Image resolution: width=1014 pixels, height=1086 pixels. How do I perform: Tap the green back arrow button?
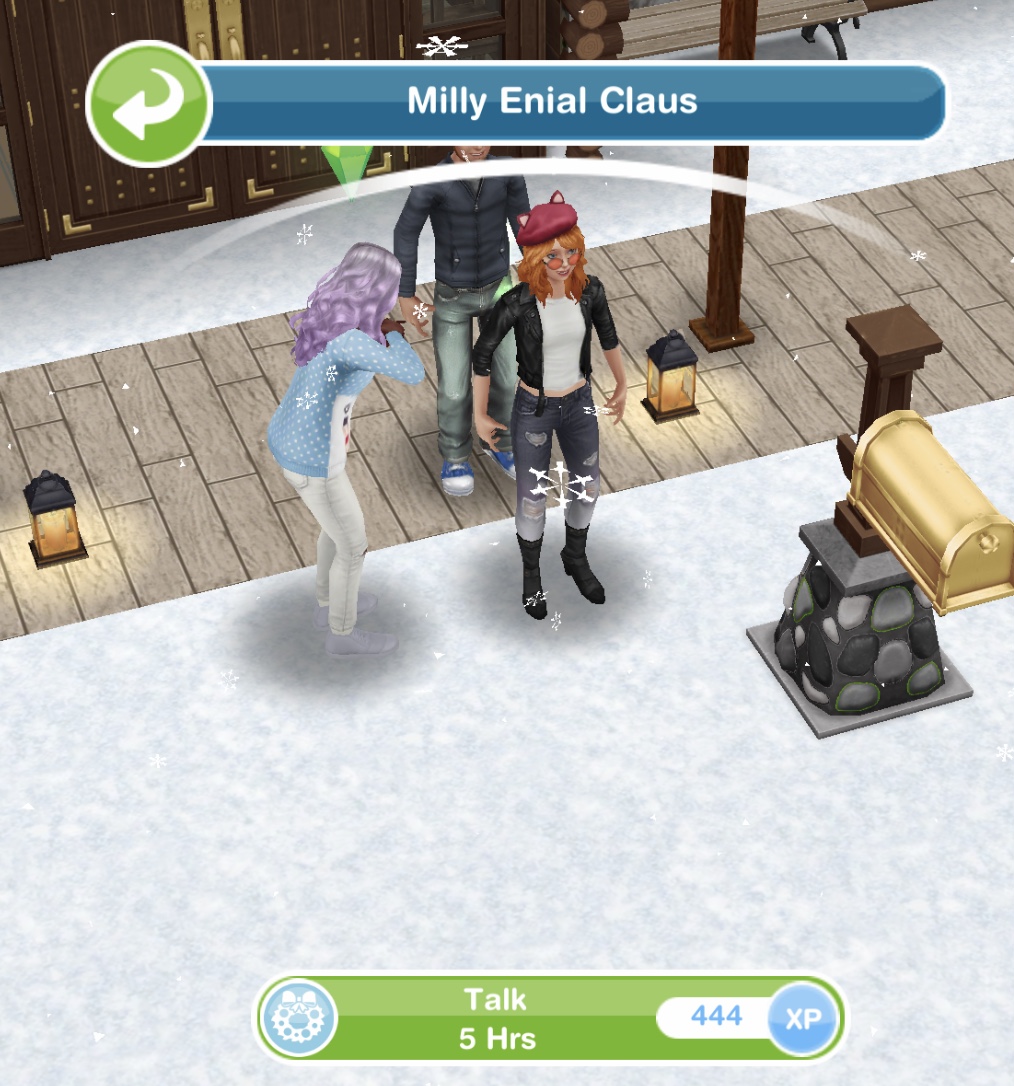click(x=147, y=103)
